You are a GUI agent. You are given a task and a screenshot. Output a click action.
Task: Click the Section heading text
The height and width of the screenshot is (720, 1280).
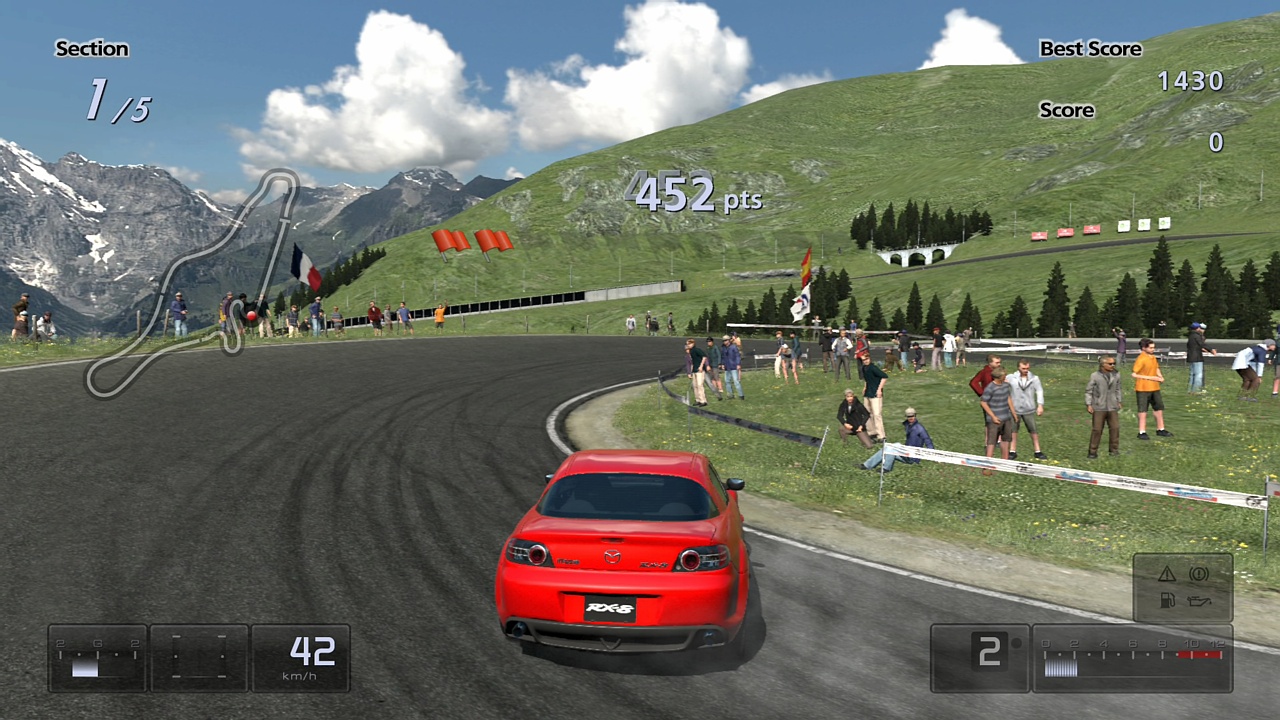click(x=93, y=48)
